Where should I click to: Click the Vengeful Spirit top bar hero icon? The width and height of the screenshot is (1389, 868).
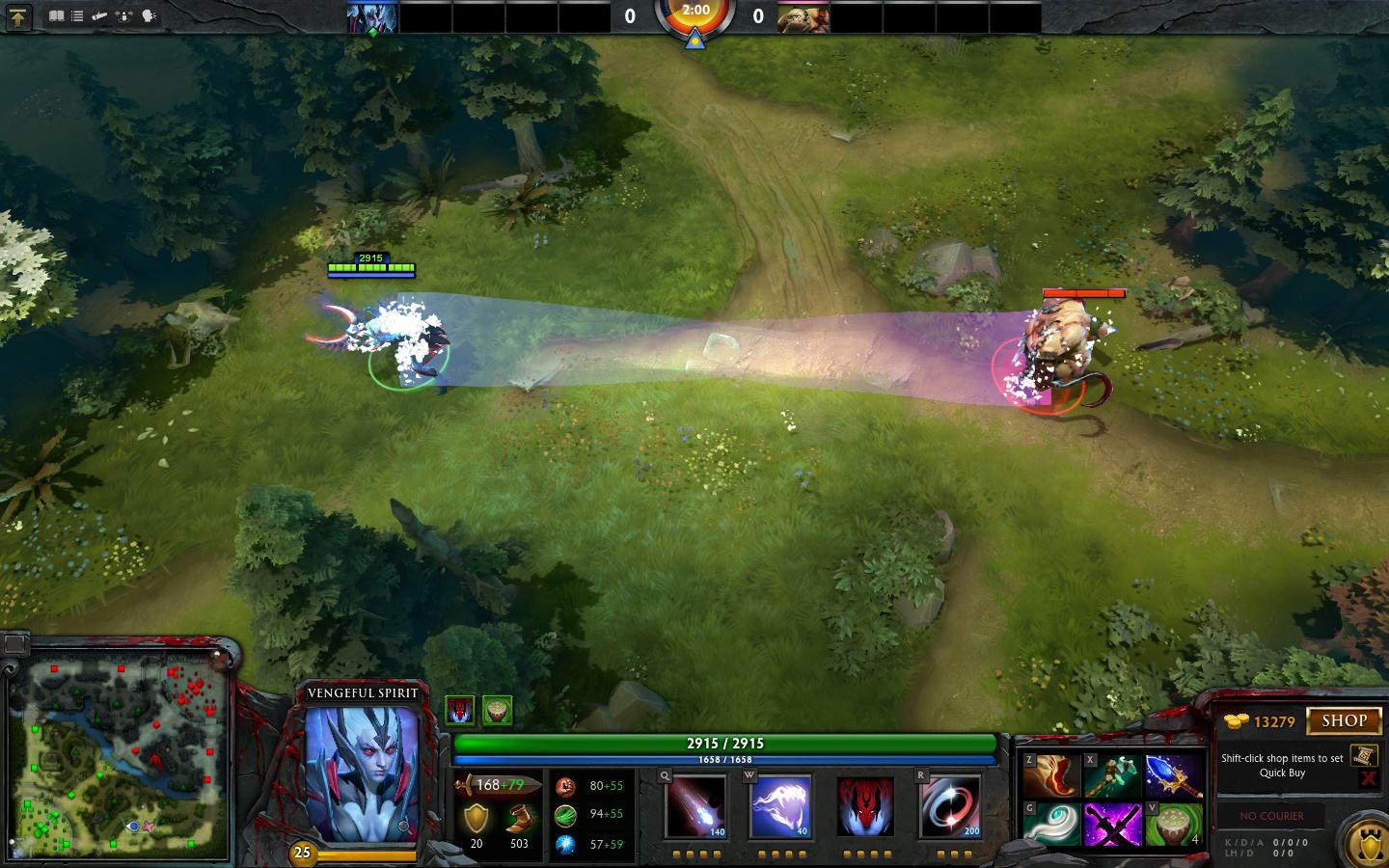(372, 17)
